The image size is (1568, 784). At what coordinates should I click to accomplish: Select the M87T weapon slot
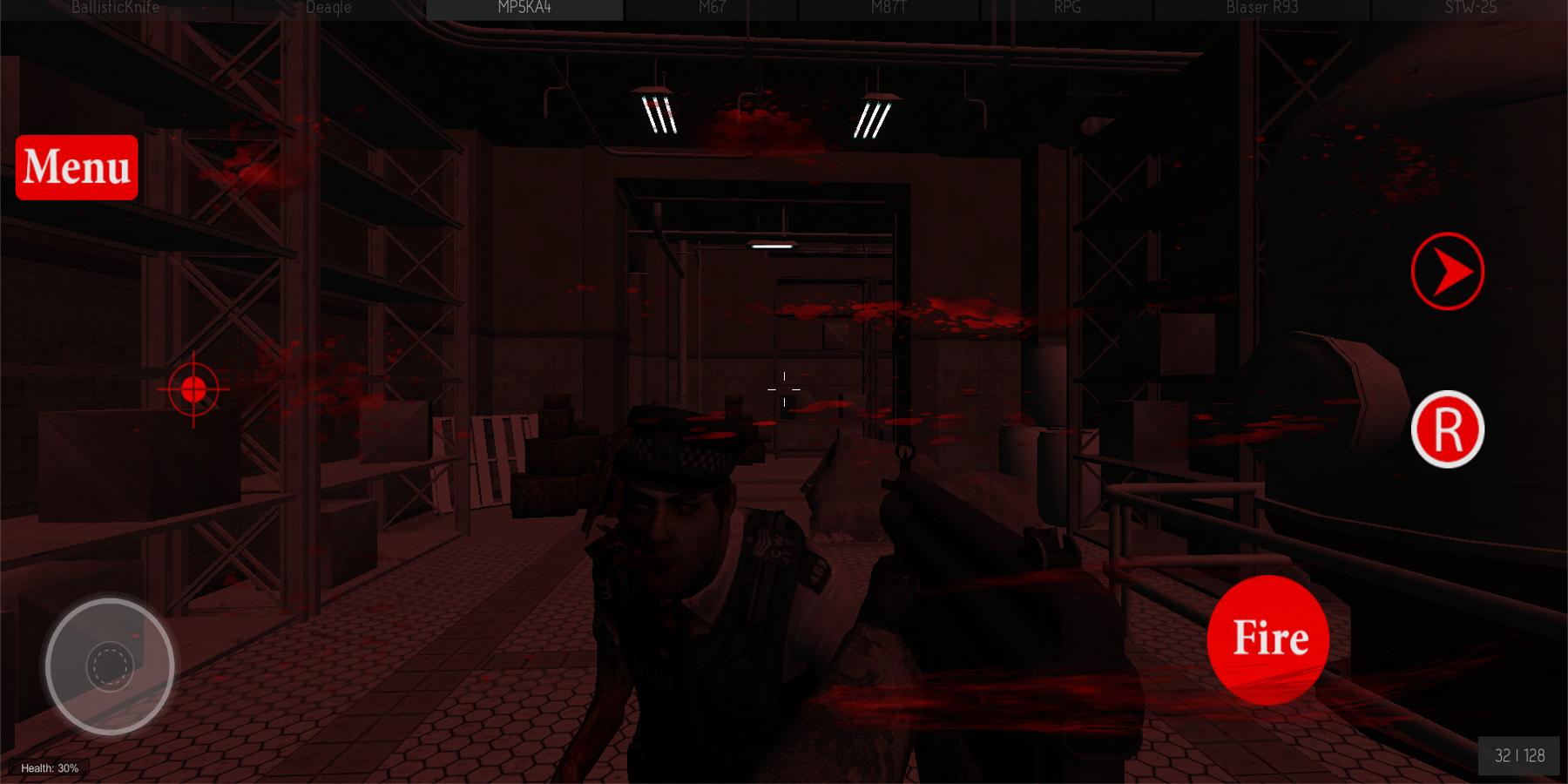(x=888, y=9)
